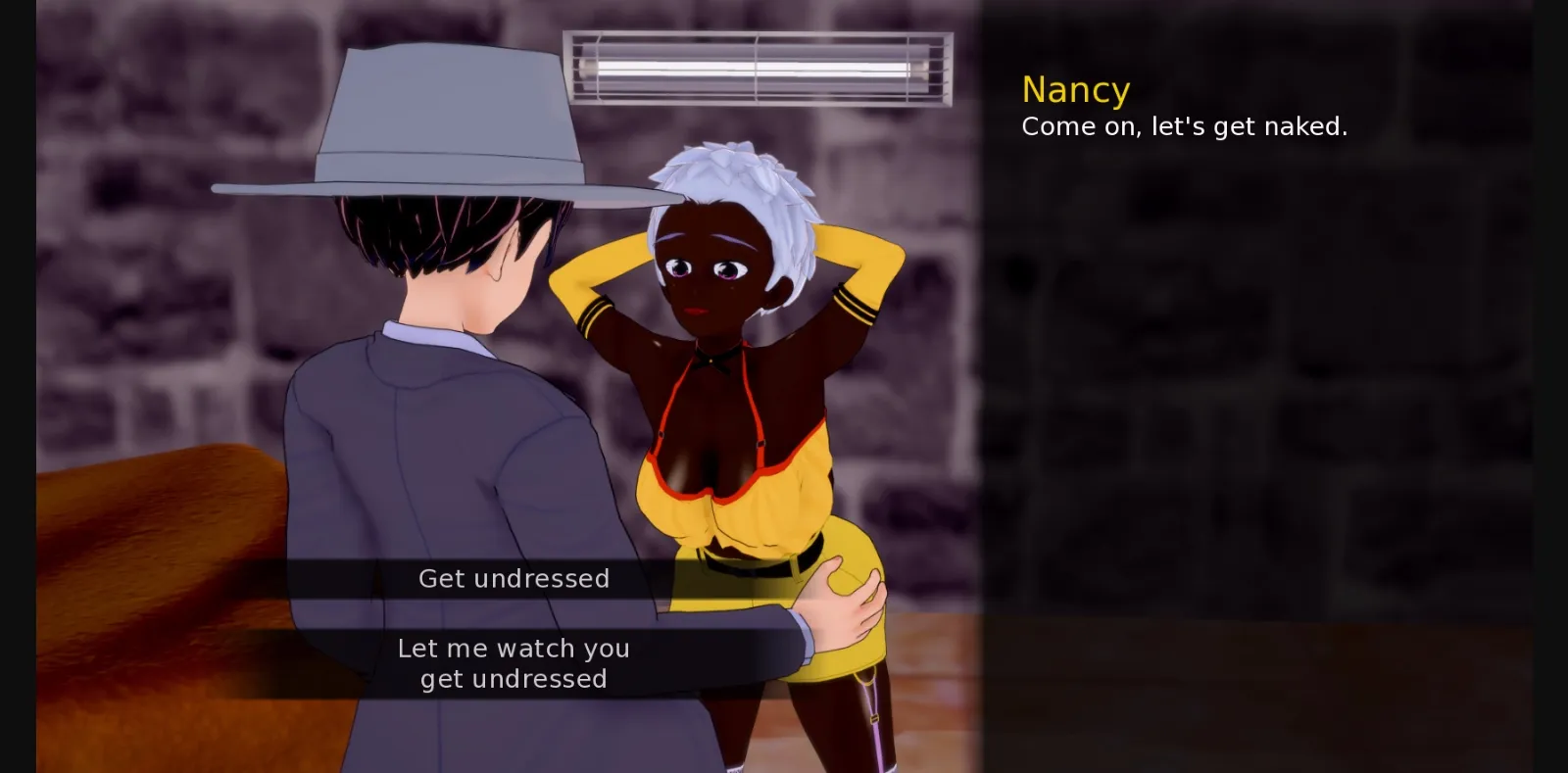Viewport: 1568px width, 773px height.
Task: Click the empty space between the choice buttons
Action: pos(514,614)
